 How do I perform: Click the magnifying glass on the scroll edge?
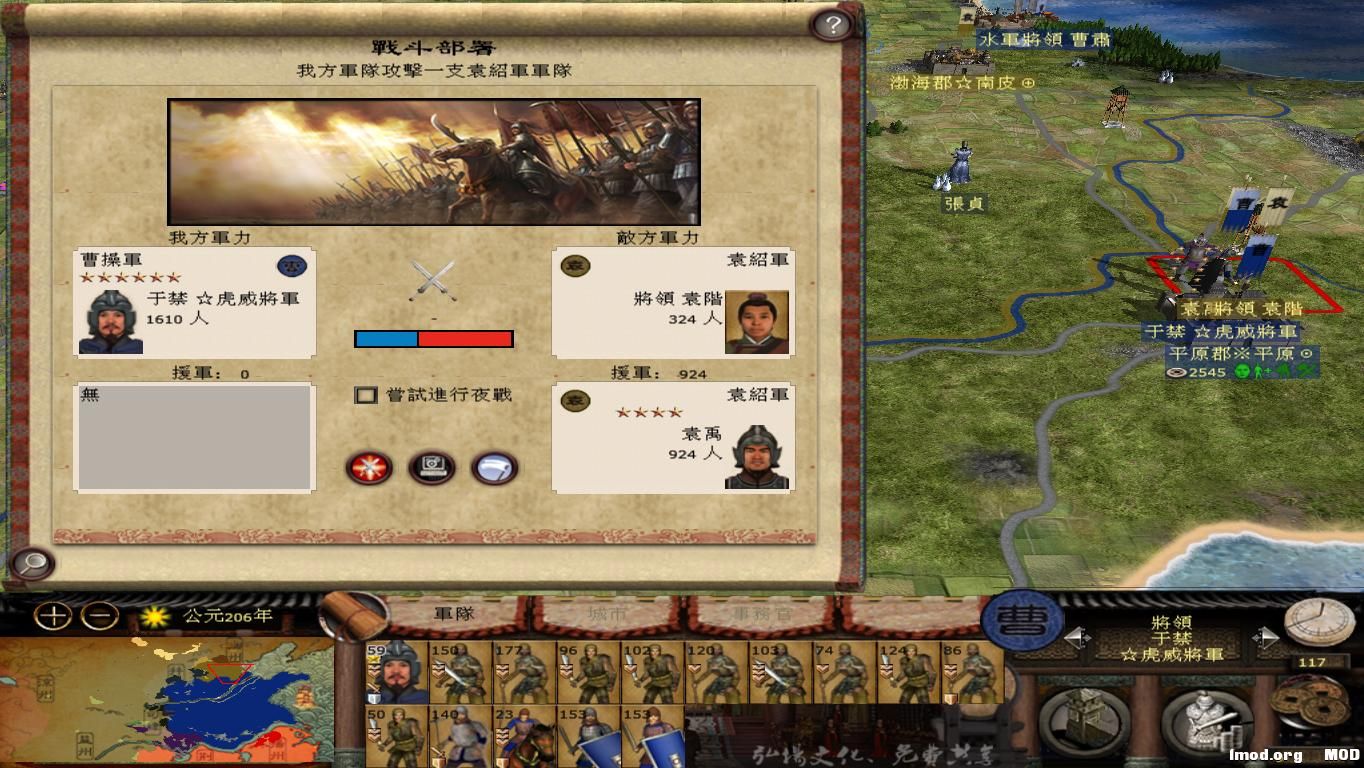coord(30,565)
